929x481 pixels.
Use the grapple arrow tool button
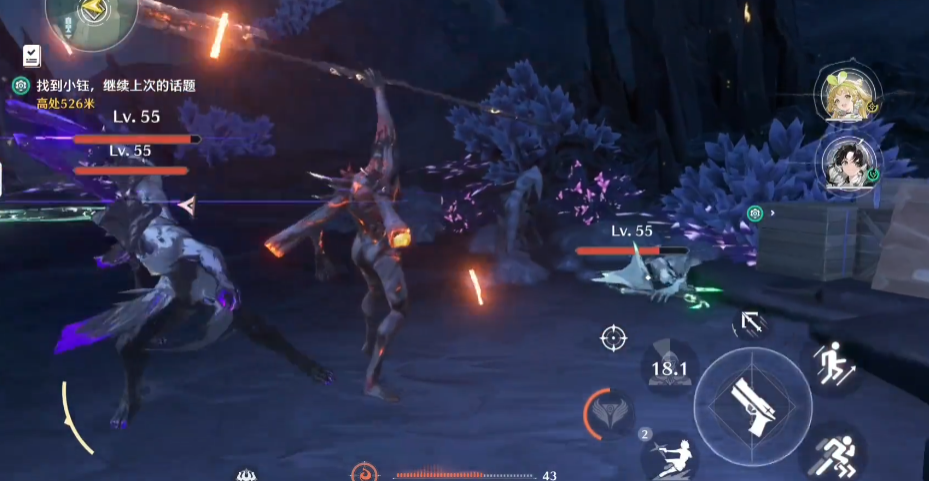click(751, 324)
